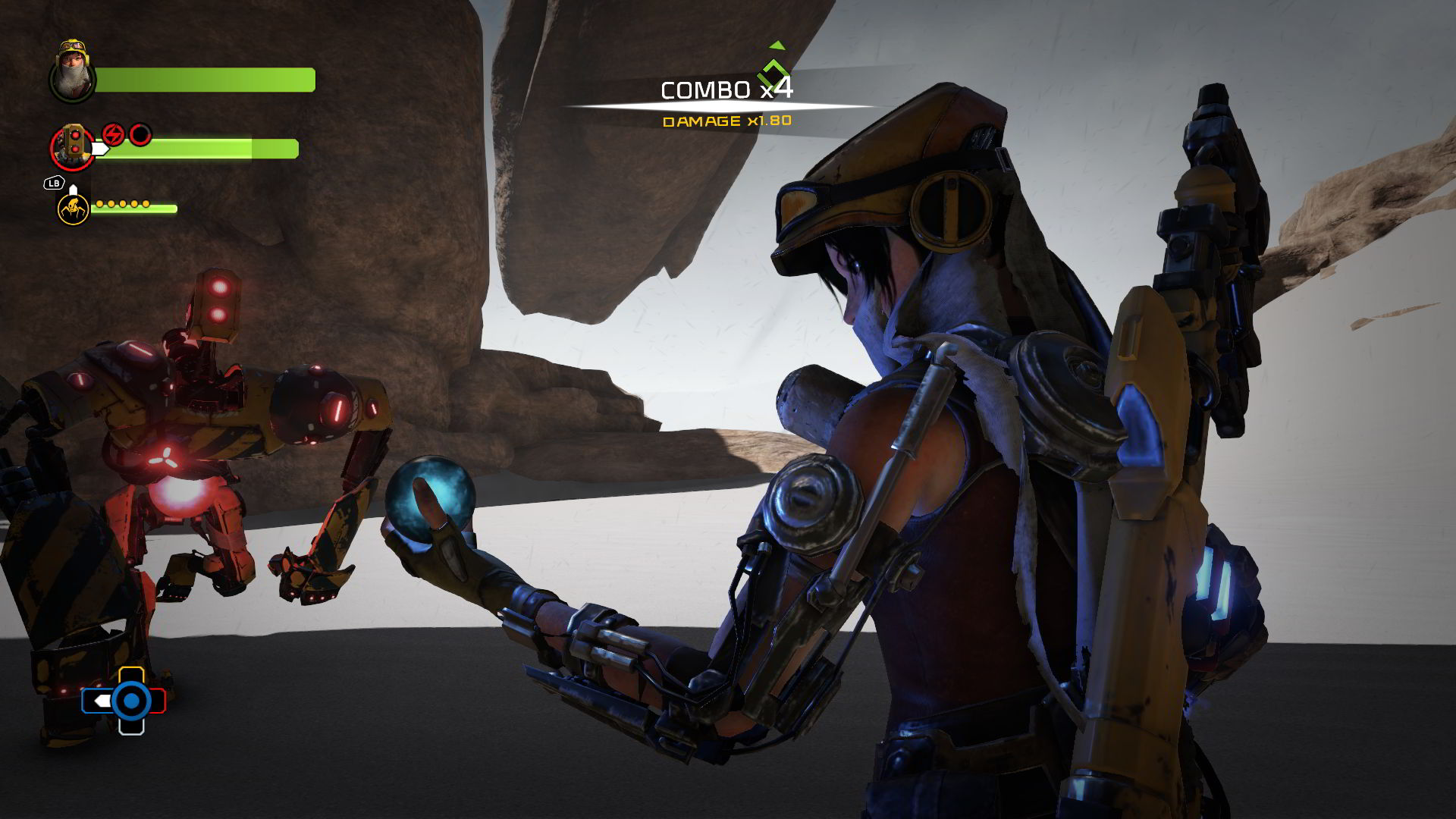Click the blue core center of ammo selector

point(131,701)
